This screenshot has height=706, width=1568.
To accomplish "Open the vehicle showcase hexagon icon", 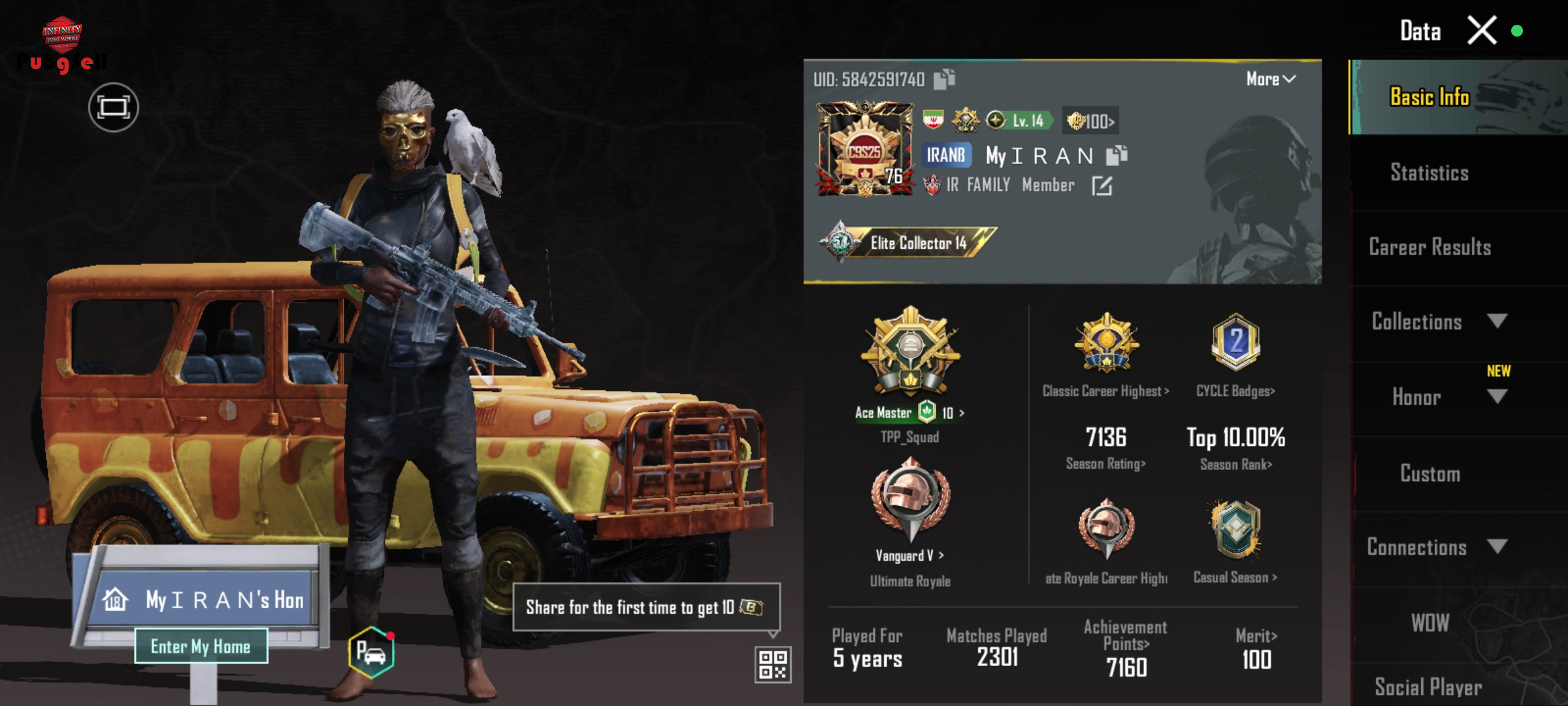I will (371, 652).
